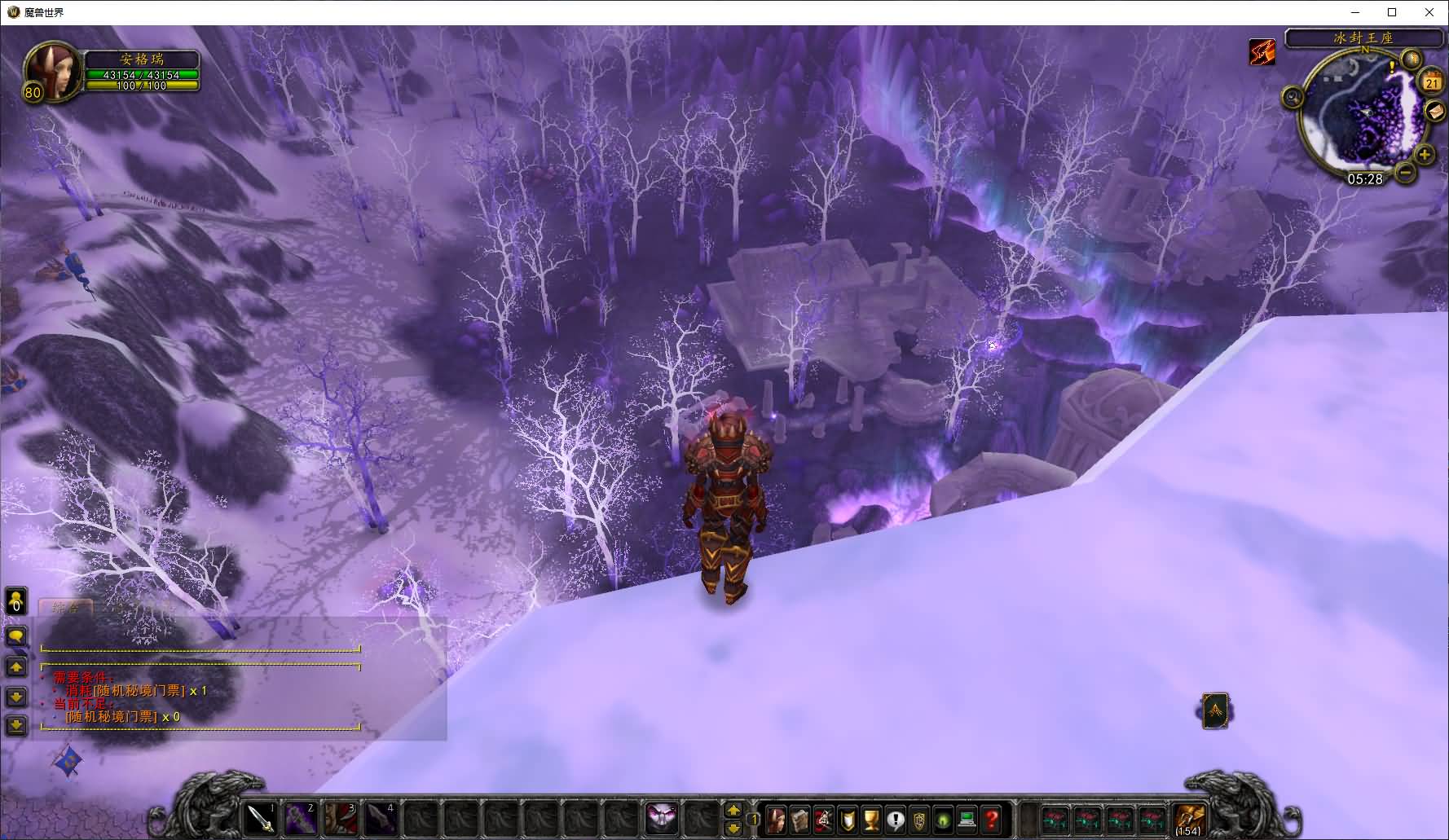This screenshot has height=840, width=1449.
Task: Zoom out the minimap with minus button
Action: (x=1405, y=172)
